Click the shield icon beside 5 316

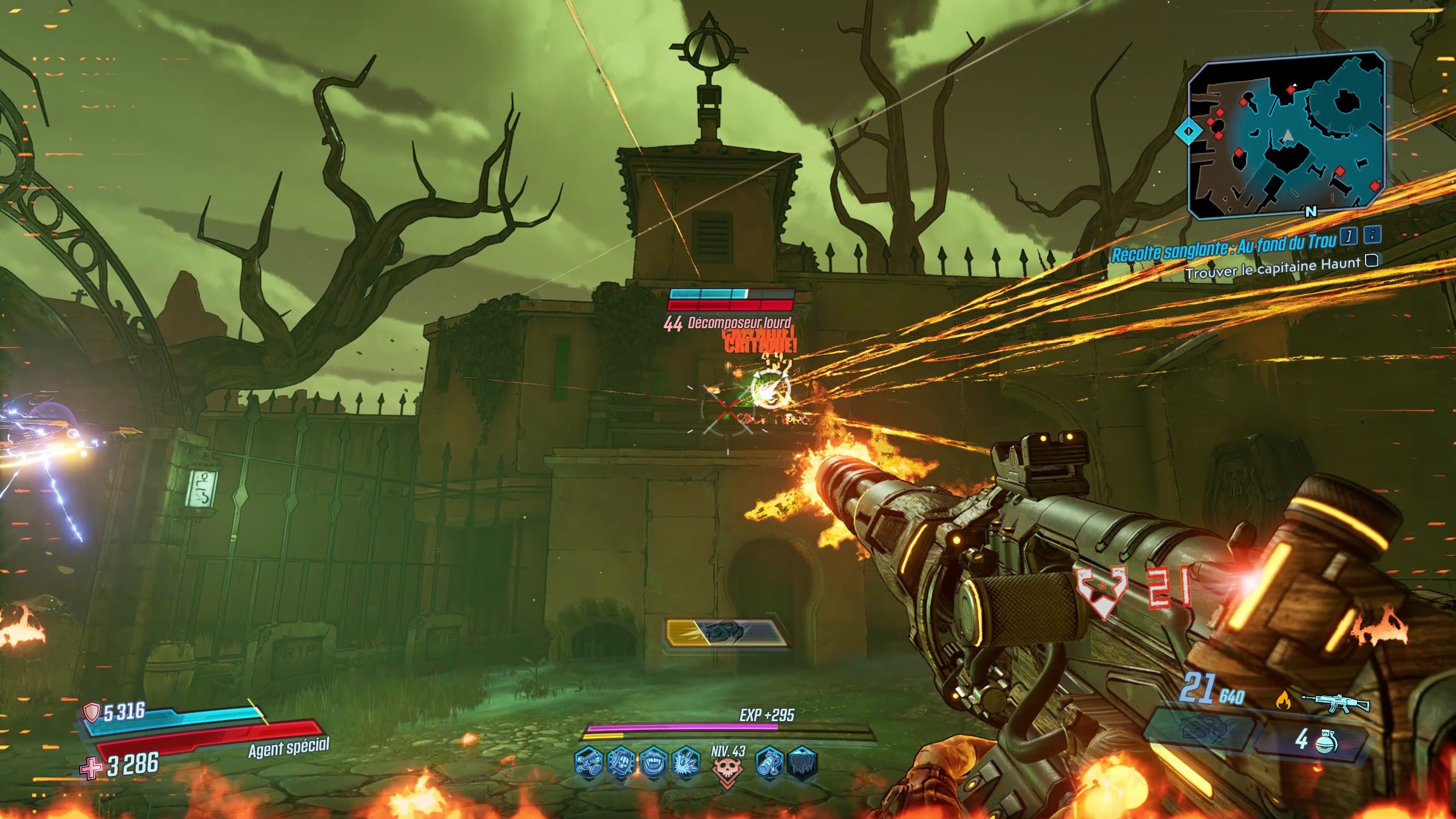tap(92, 712)
